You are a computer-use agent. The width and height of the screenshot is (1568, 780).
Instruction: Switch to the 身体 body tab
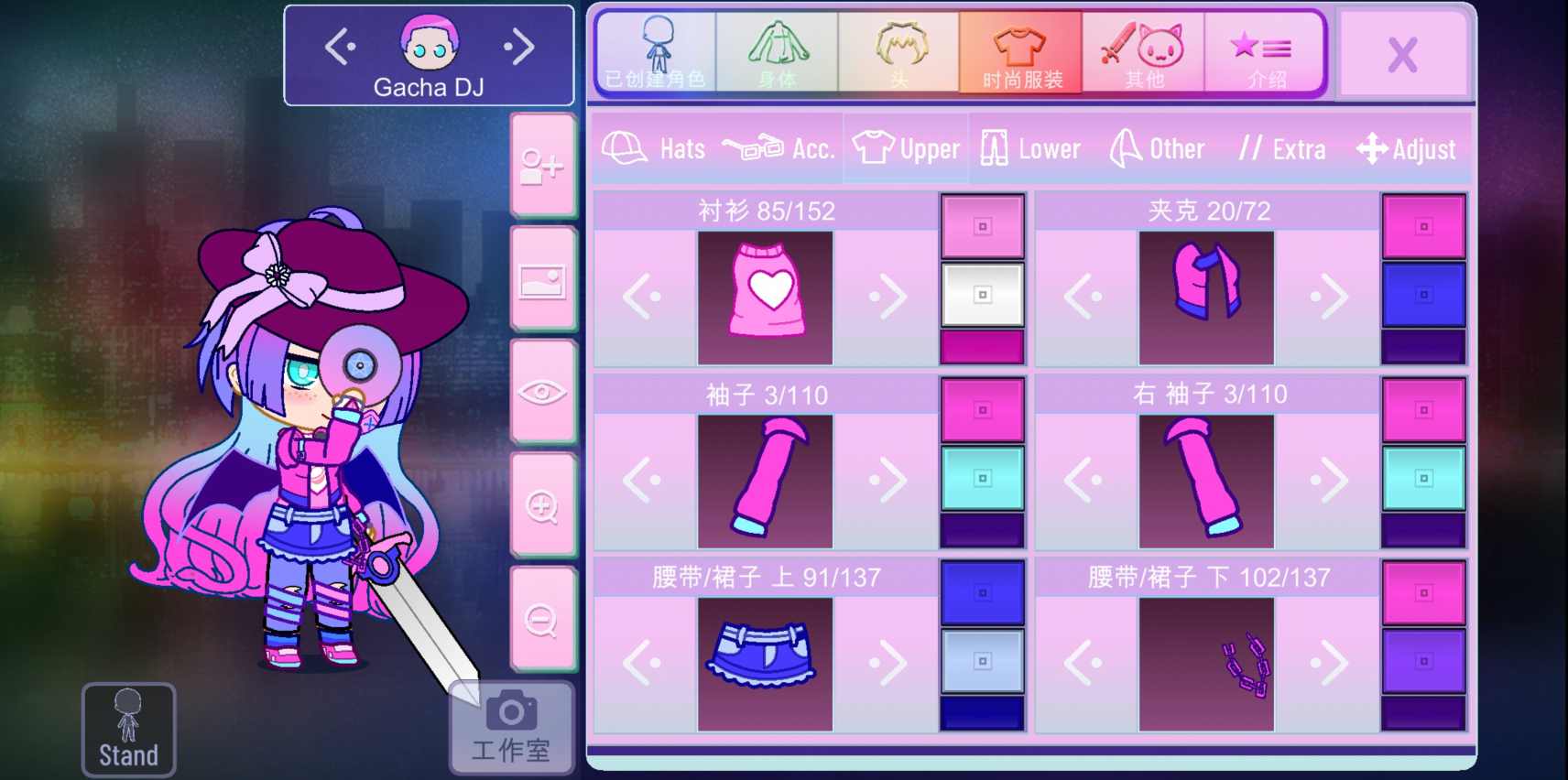point(776,52)
